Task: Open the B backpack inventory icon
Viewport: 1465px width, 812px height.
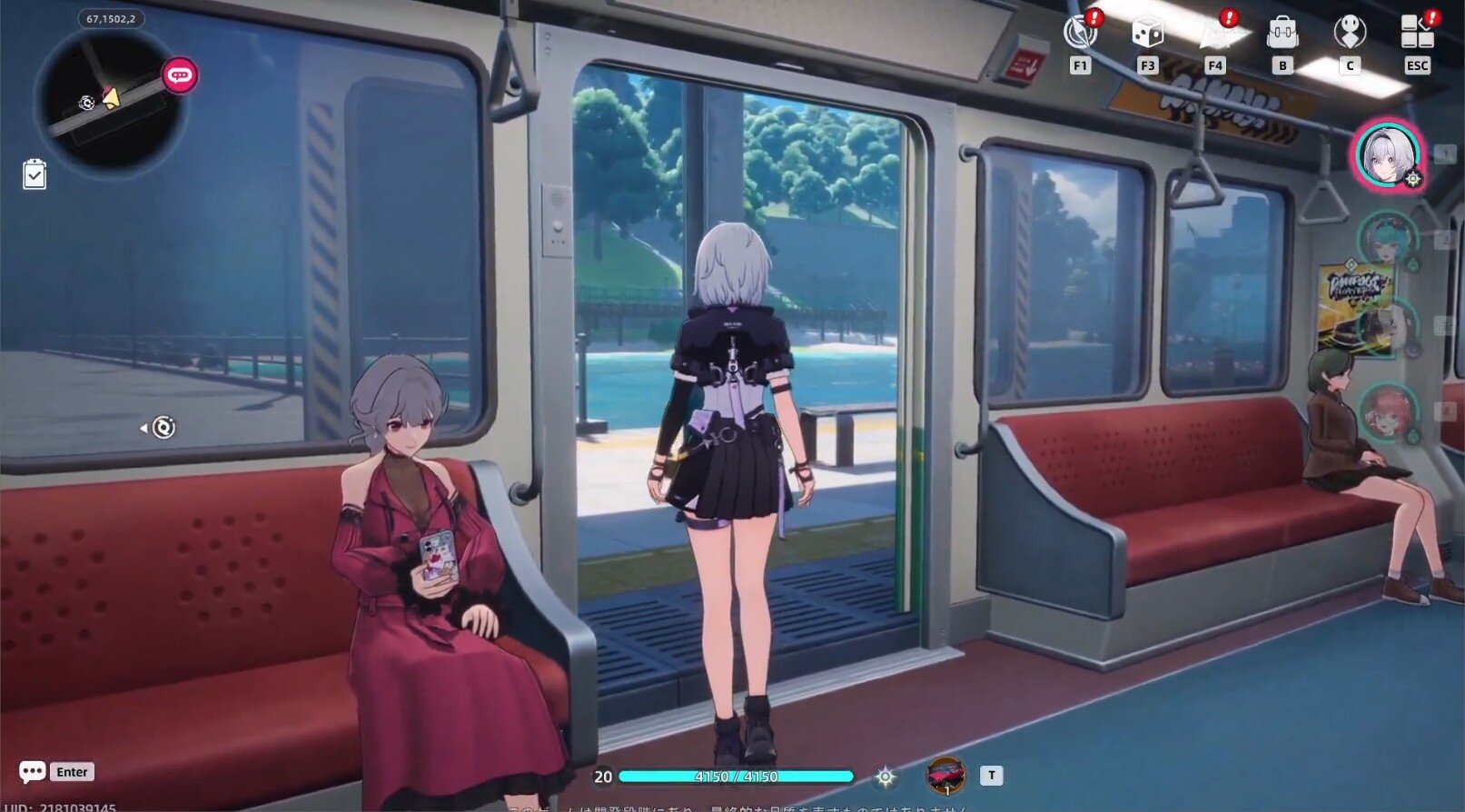Action: pos(1282,34)
